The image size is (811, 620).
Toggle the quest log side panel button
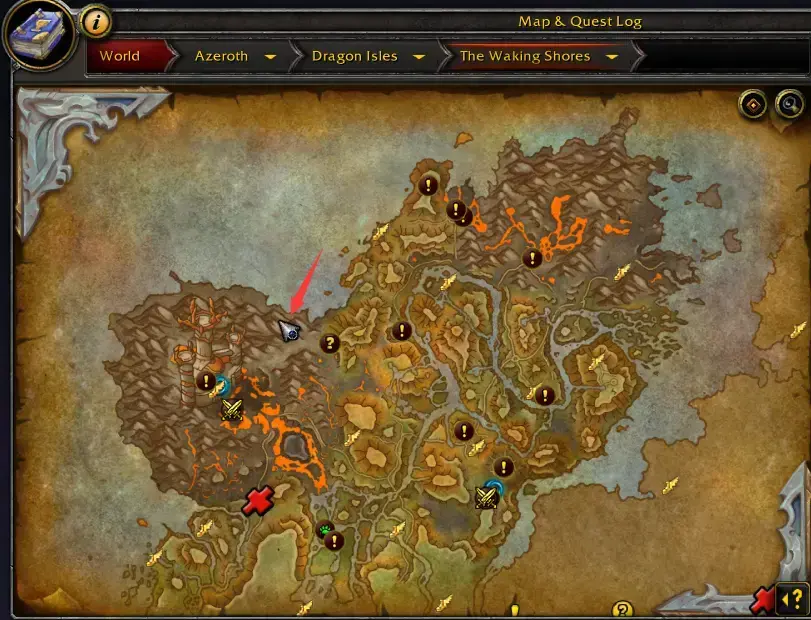[x=790, y=598]
